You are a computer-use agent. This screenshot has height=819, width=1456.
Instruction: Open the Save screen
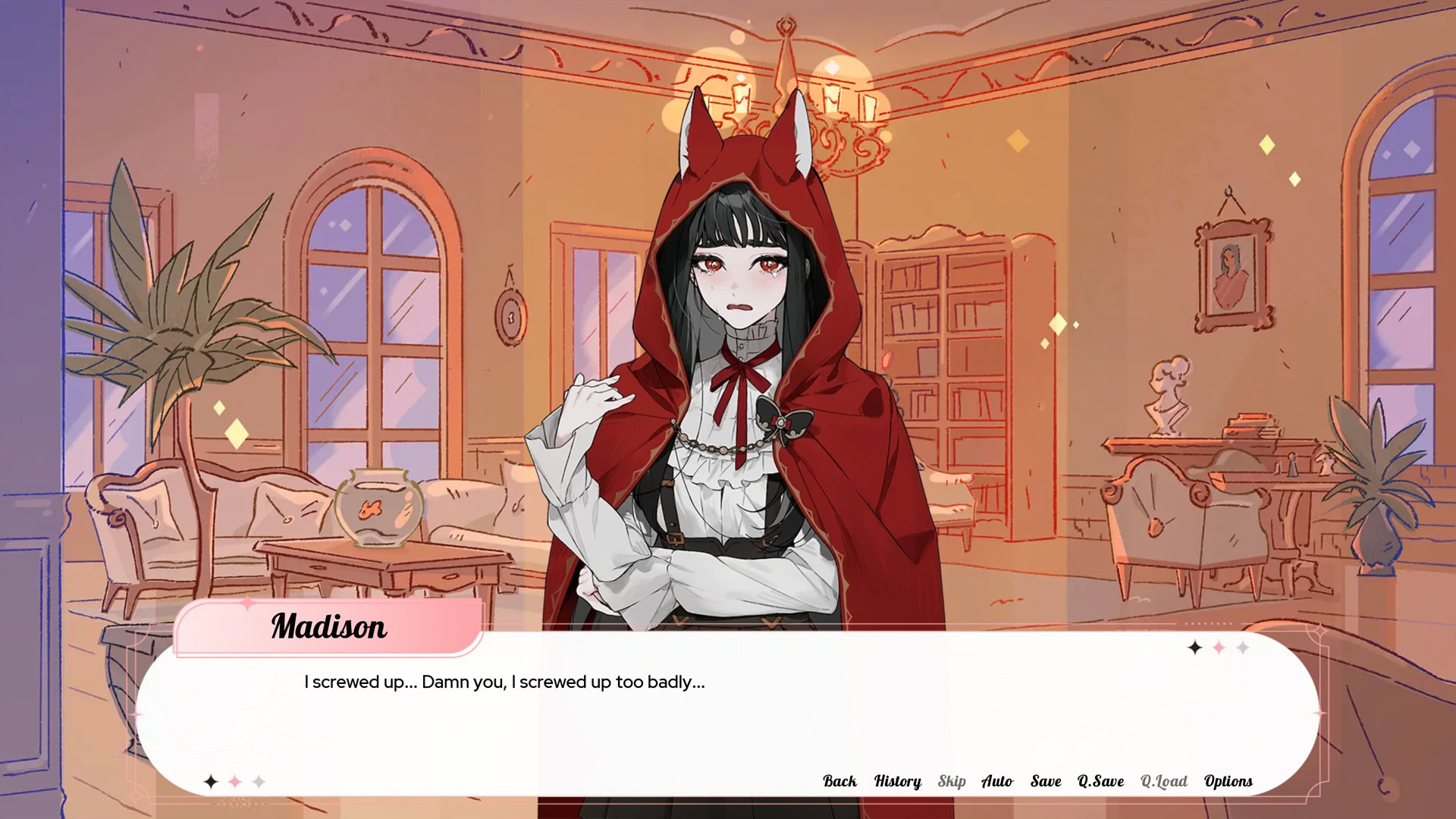coord(1045,781)
